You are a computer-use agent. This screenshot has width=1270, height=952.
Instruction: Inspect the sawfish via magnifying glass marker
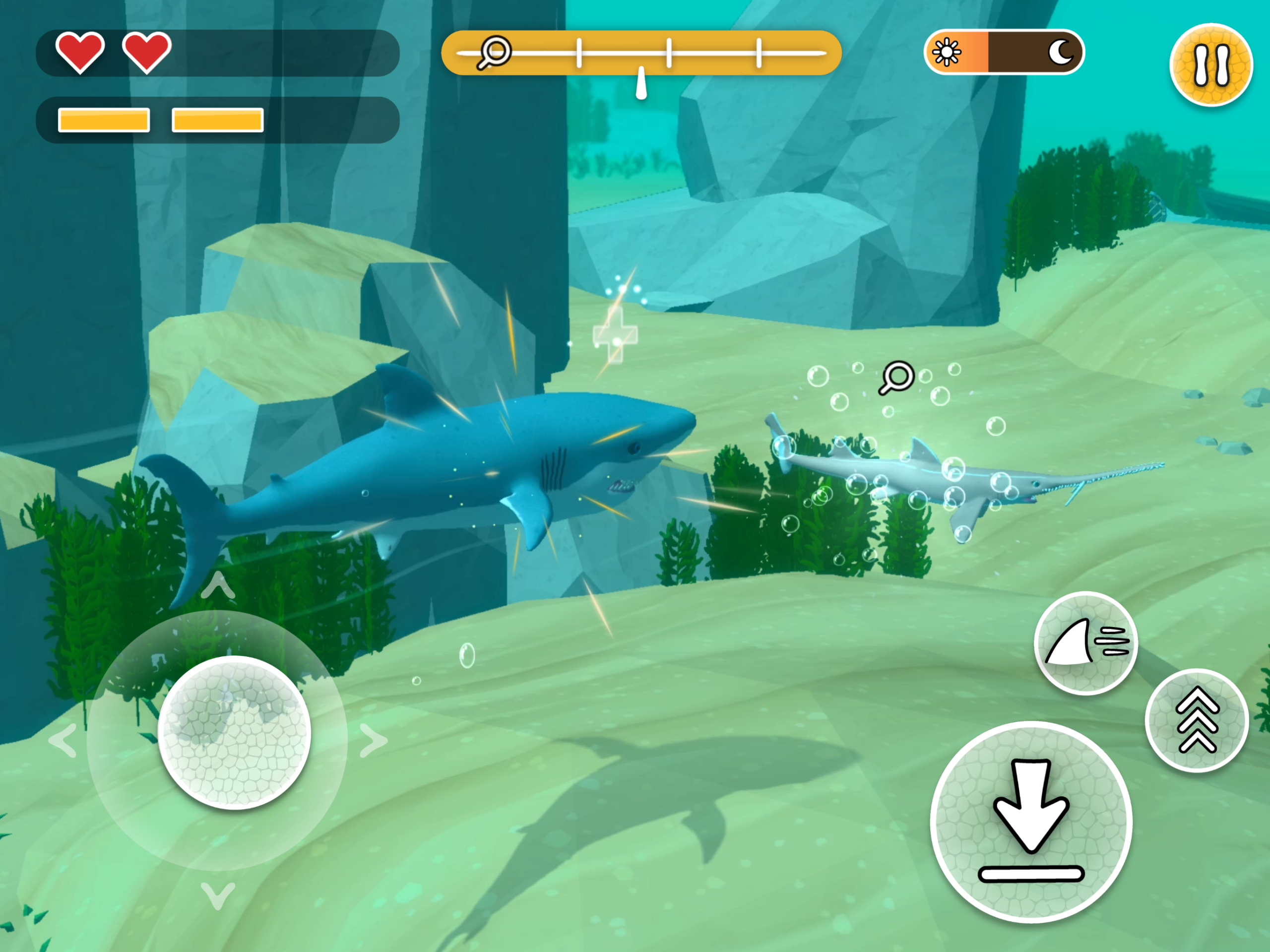[x=895, y=378]
